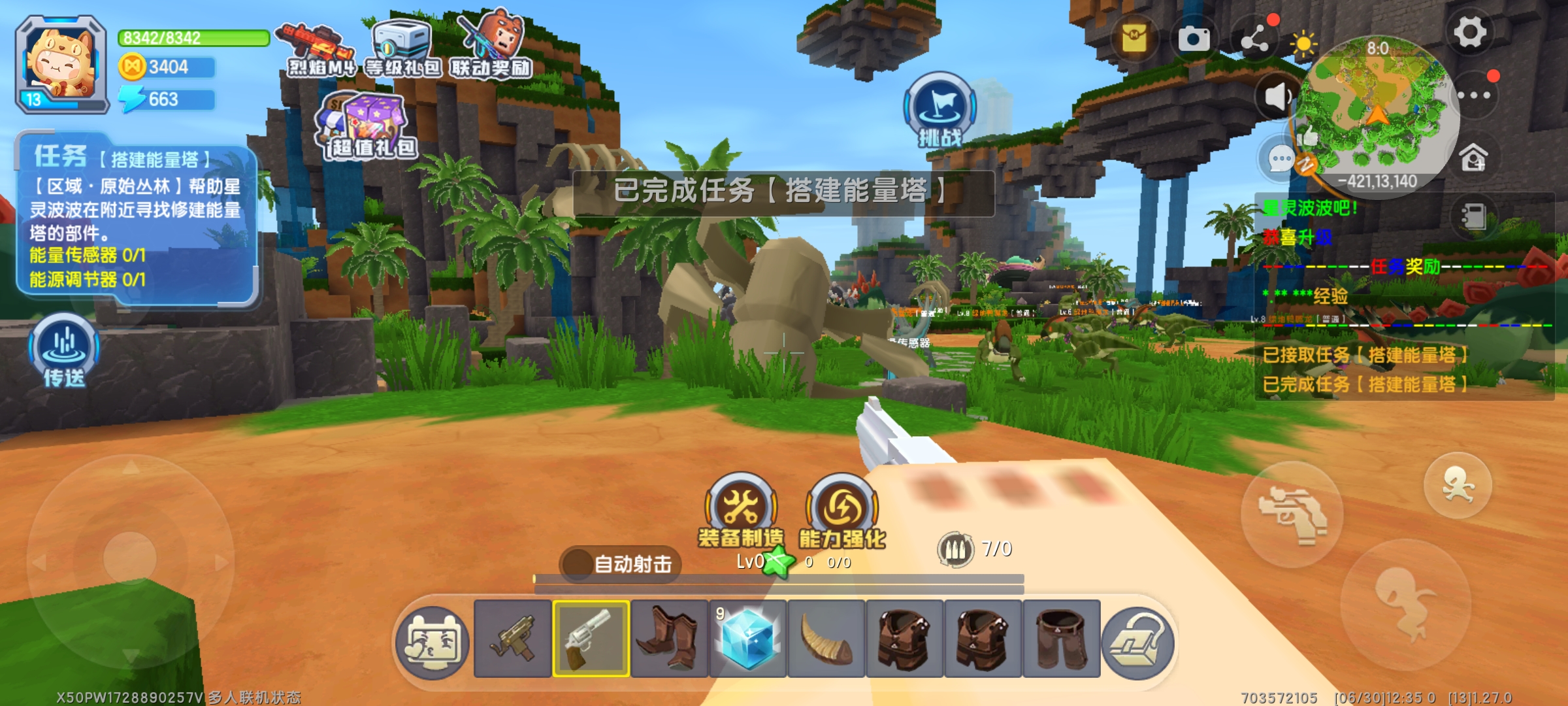Tap the home house icon
This screenshot has width=1568, height=706.
[x=1474, y=157]
